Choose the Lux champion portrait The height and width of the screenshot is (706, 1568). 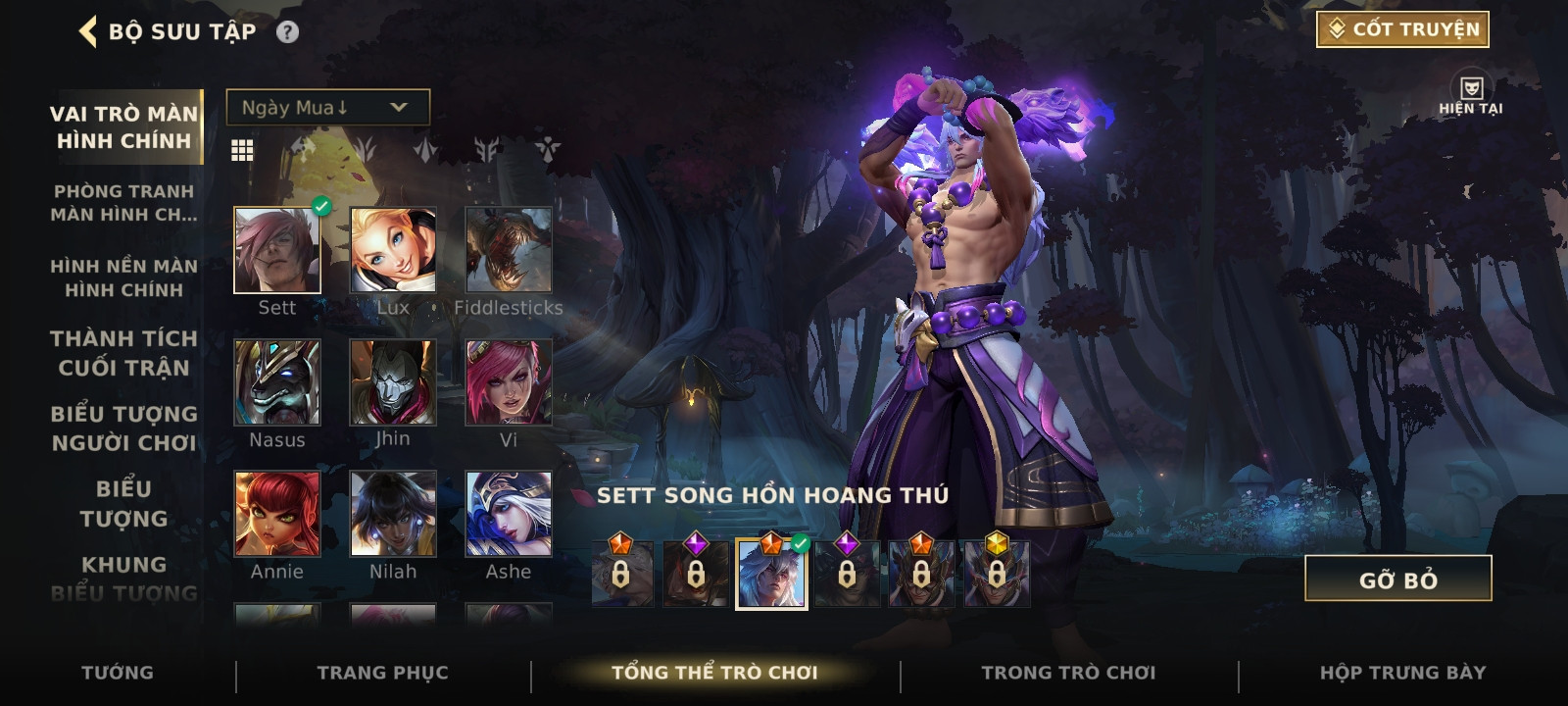(x=393, y=250)
